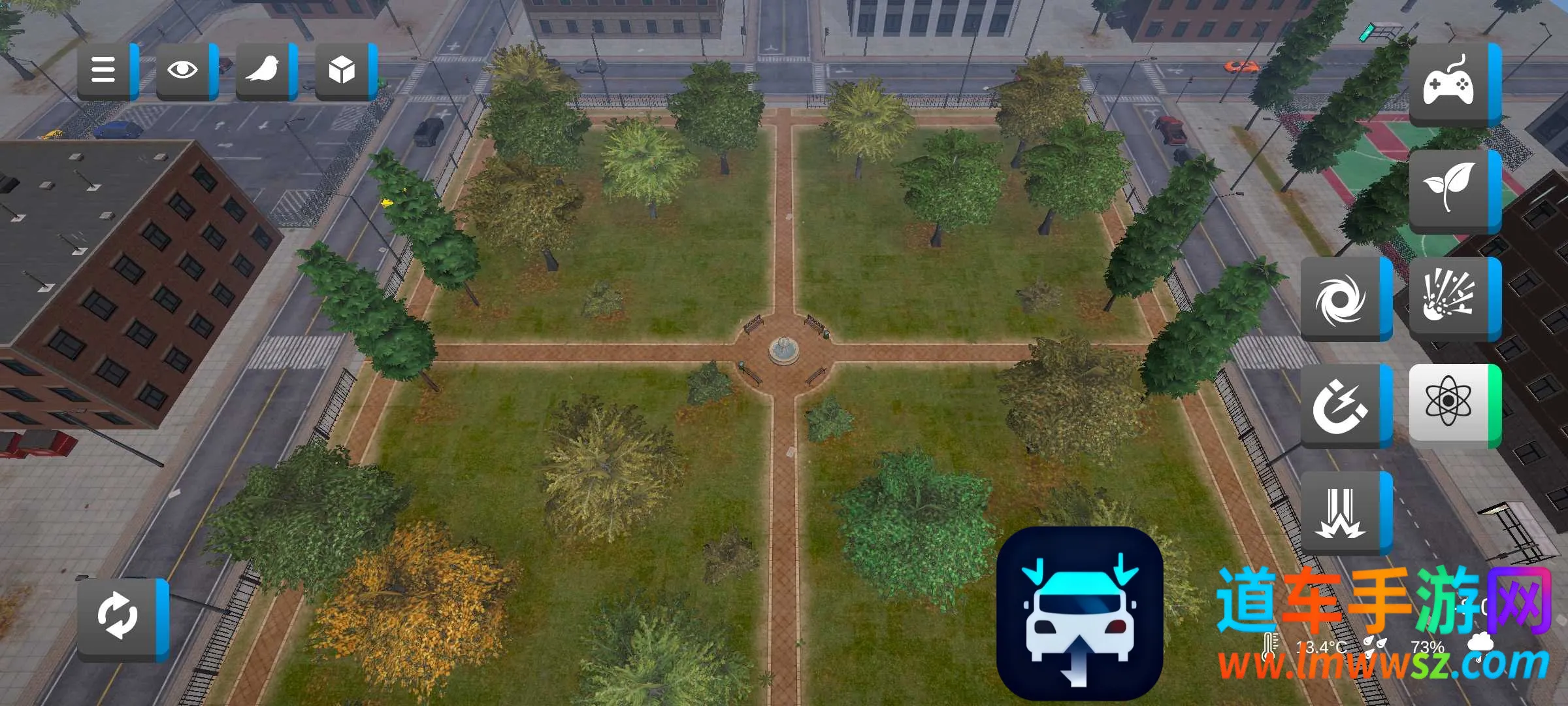Activate the tornado vortex power
Screen dimensions: 1568x706
pos(1342,298)
